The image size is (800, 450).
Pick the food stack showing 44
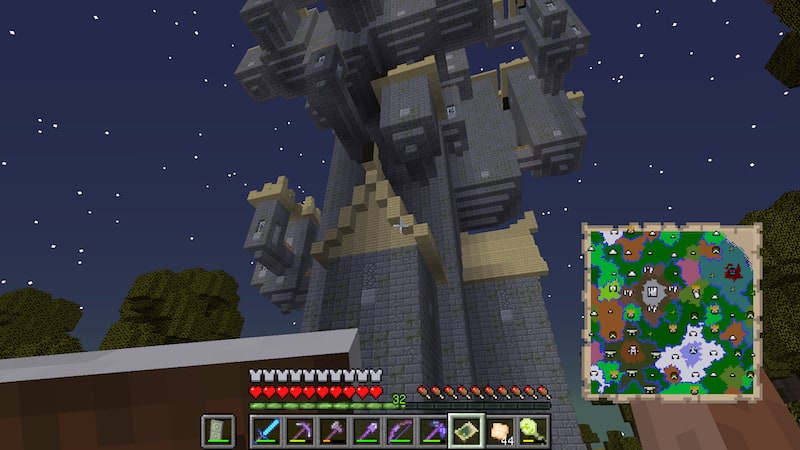tap(500, 431)
